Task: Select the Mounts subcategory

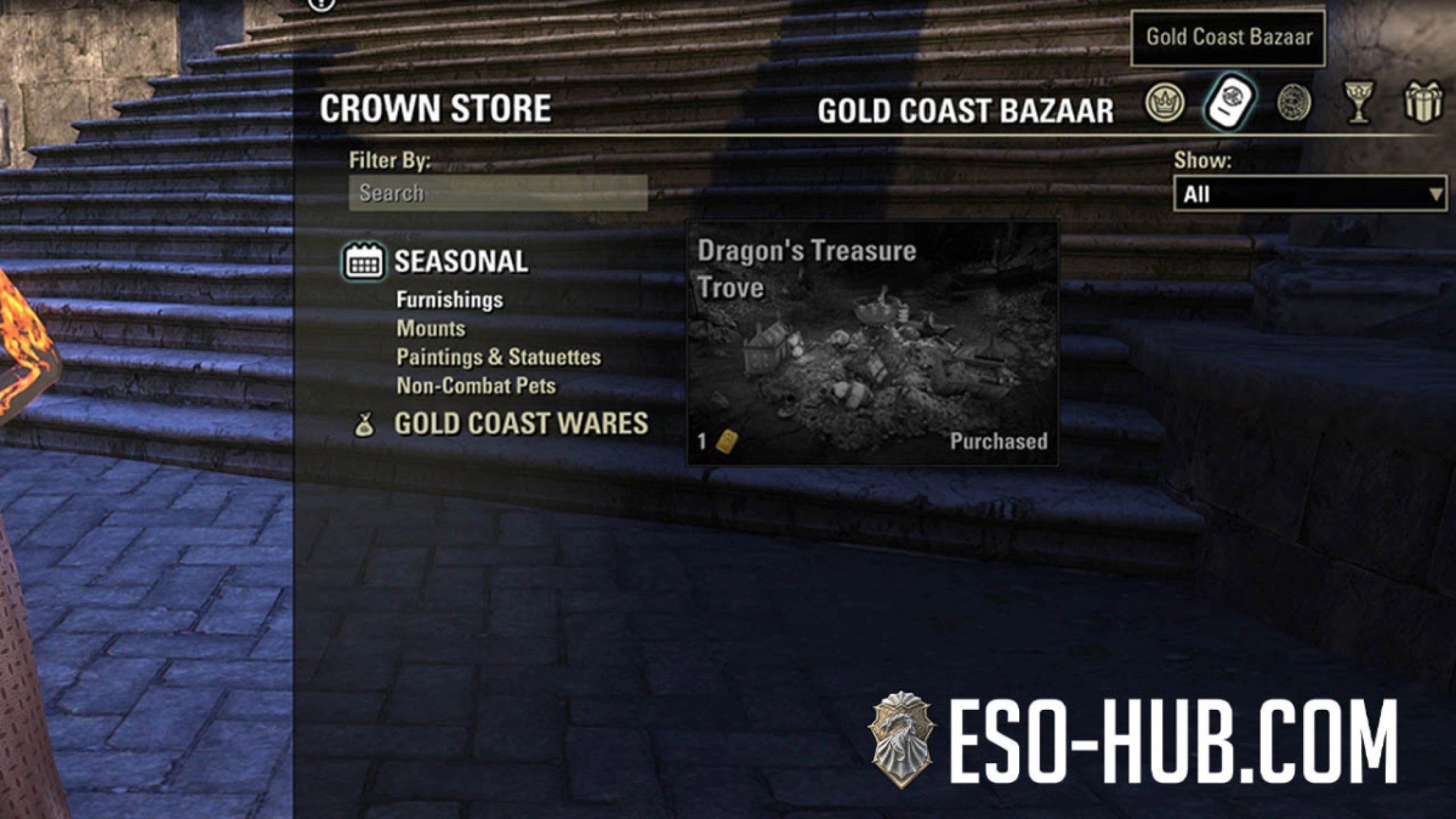Action: click(x=430, y=328)
